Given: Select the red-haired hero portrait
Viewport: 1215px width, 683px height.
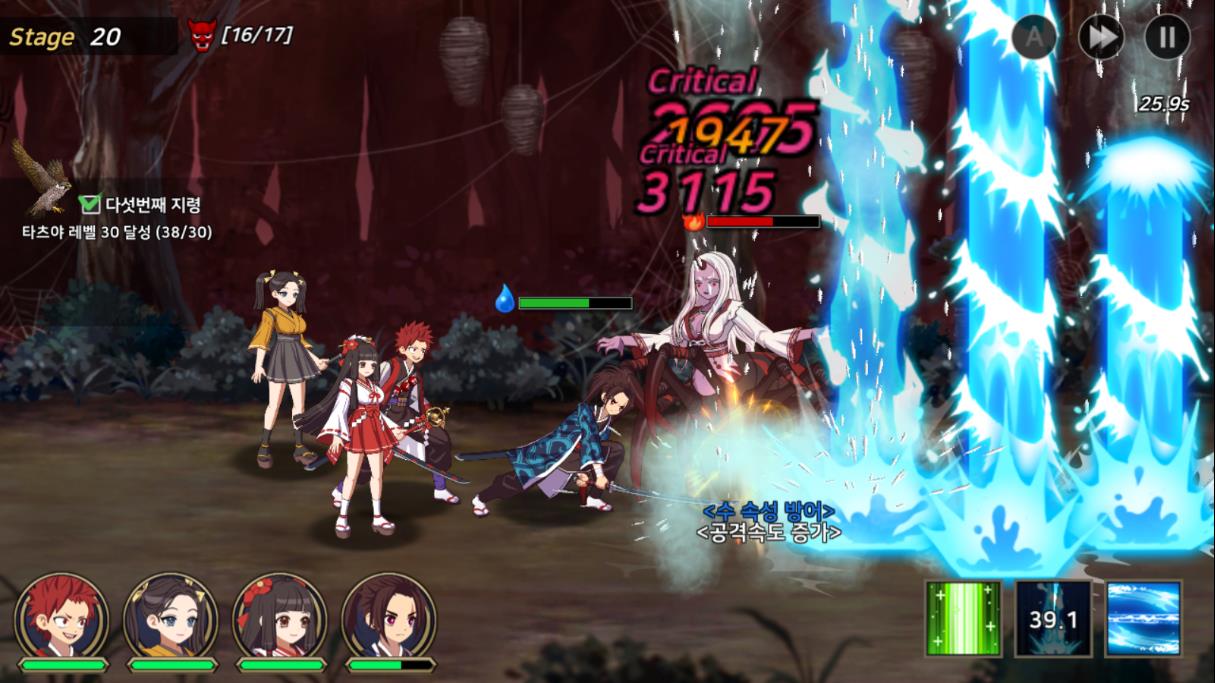Looking at the screenshot, I should [62, 616].
